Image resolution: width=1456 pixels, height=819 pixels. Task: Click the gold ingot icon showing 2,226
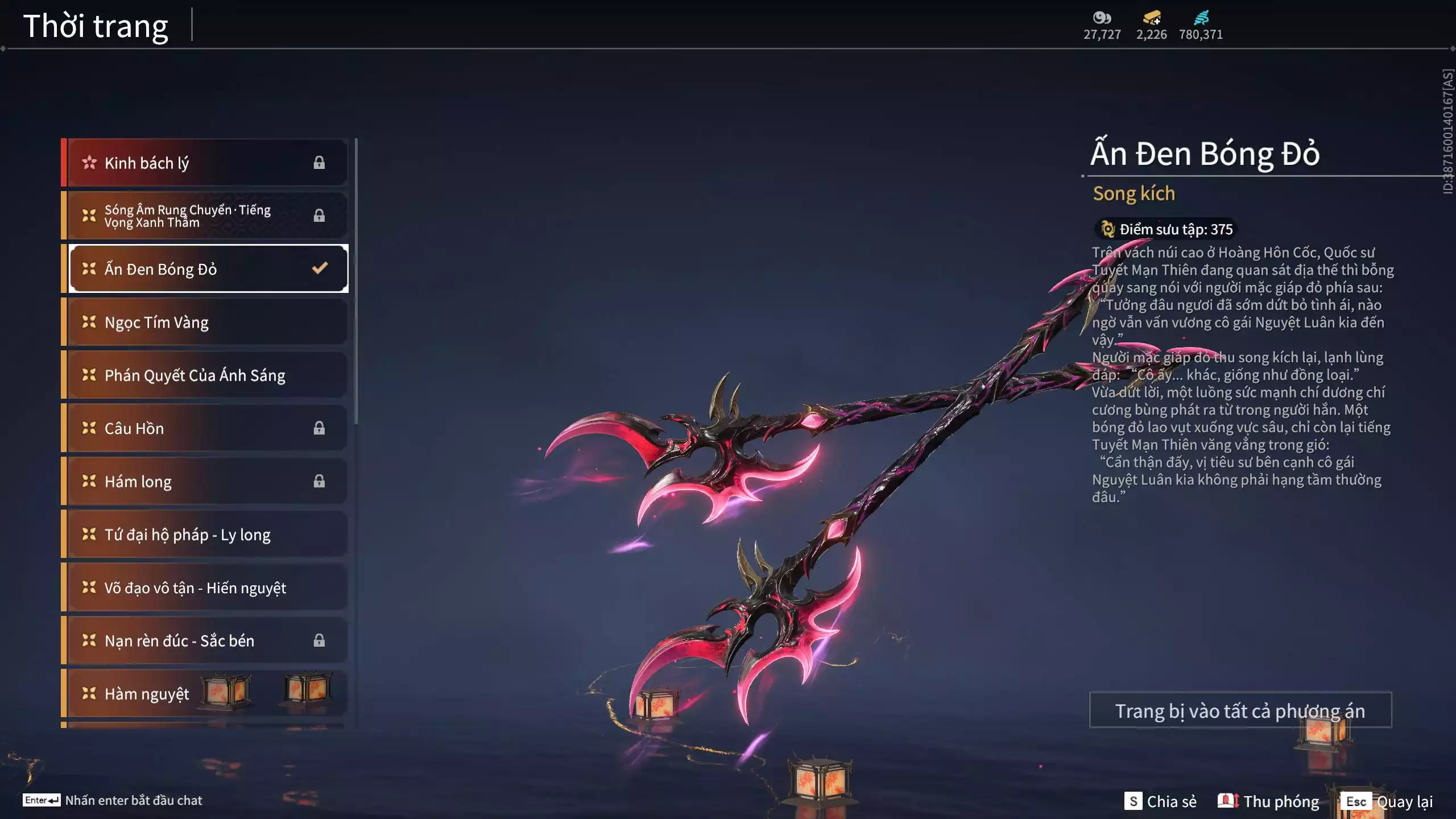(x=1153, y=16)
